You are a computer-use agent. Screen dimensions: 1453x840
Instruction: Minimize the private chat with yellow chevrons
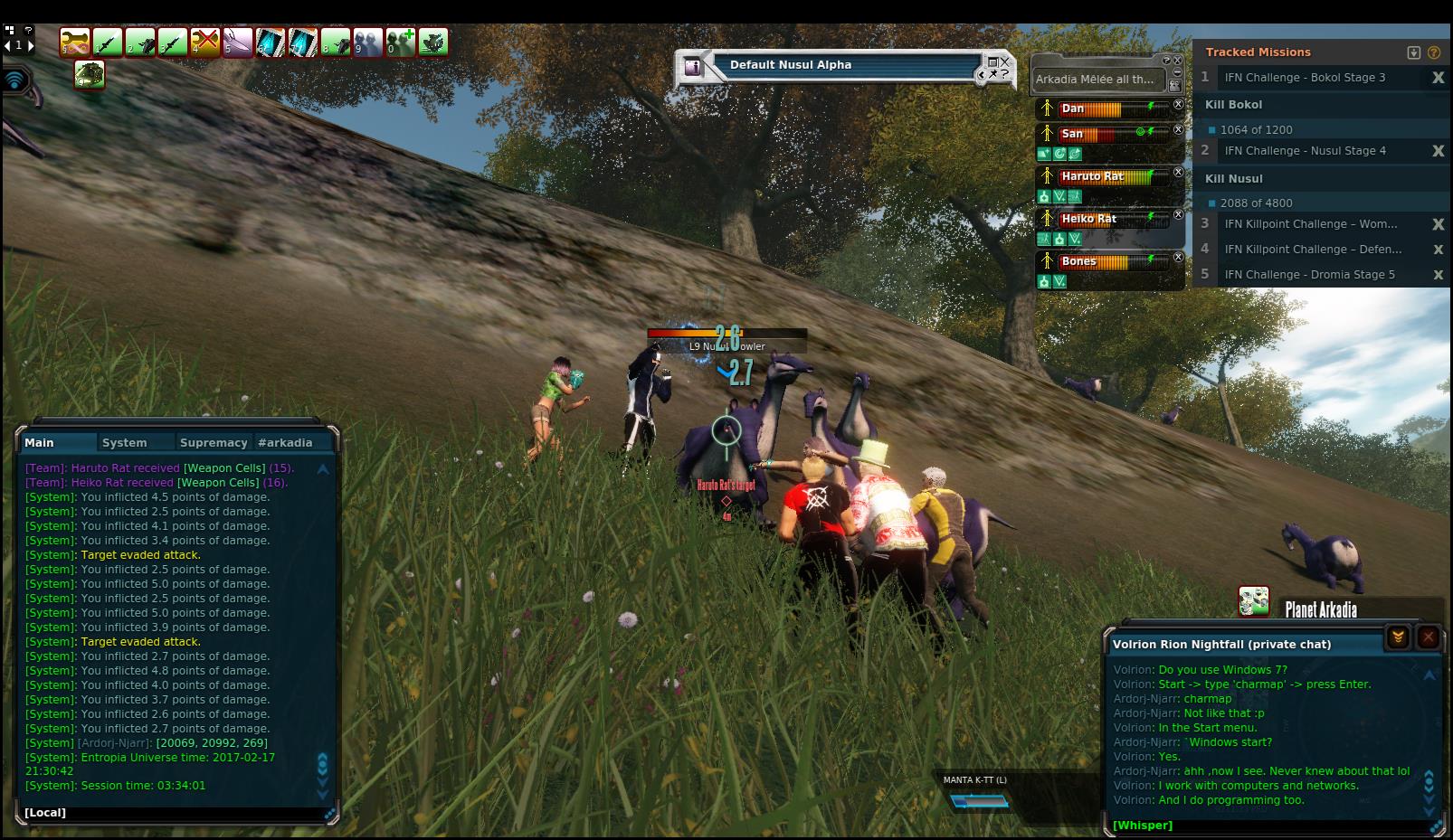[x=1398, y=637]
